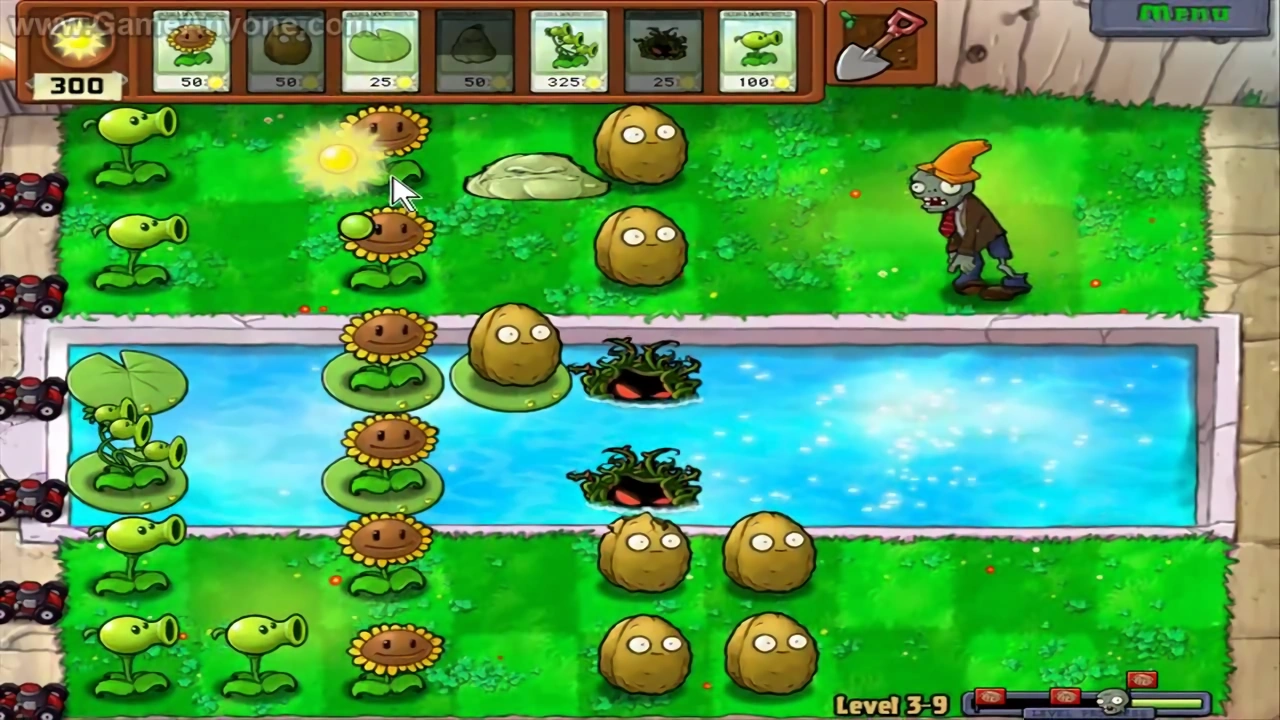Image resolution: width=1280 pixels, height=720 pixels.
Task: Click the zombie head on the progress bar
Action: coord(1113,700)
